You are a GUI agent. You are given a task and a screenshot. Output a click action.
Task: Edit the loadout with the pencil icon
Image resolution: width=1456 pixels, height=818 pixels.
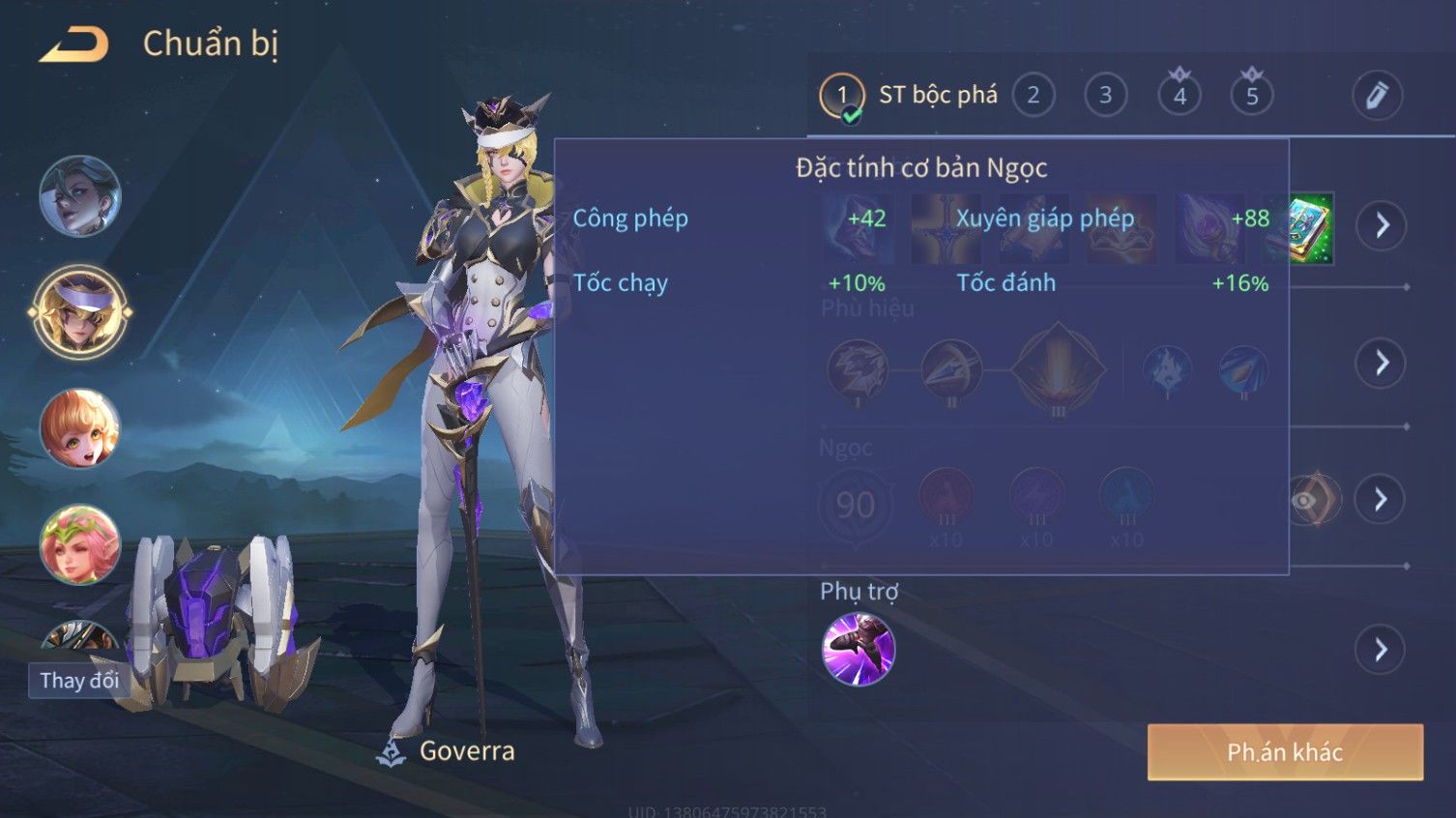(x=1376, y=96)
